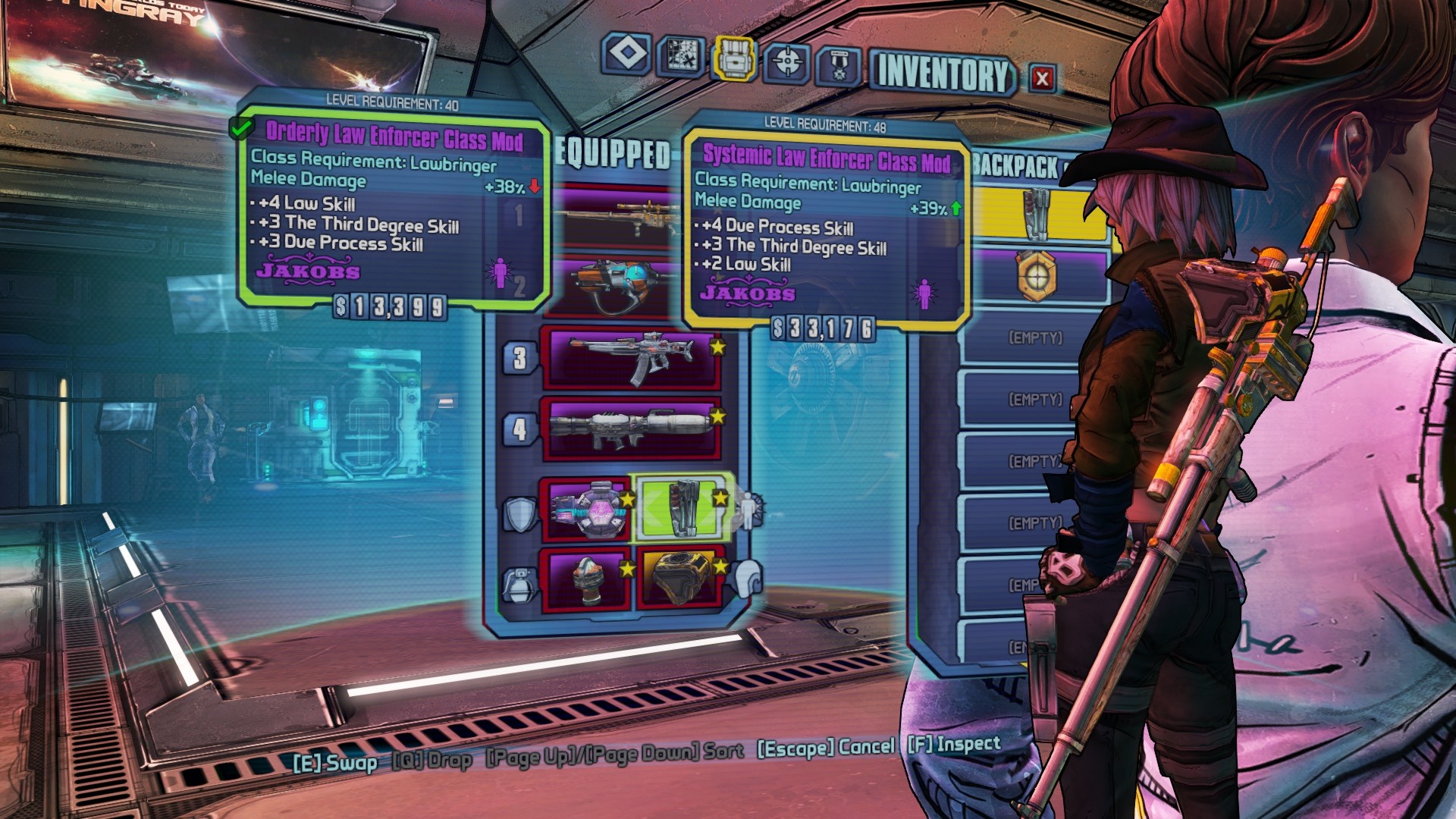Select the equipped grenade mod slot
1456x819 pixels.
click(586, 579)
